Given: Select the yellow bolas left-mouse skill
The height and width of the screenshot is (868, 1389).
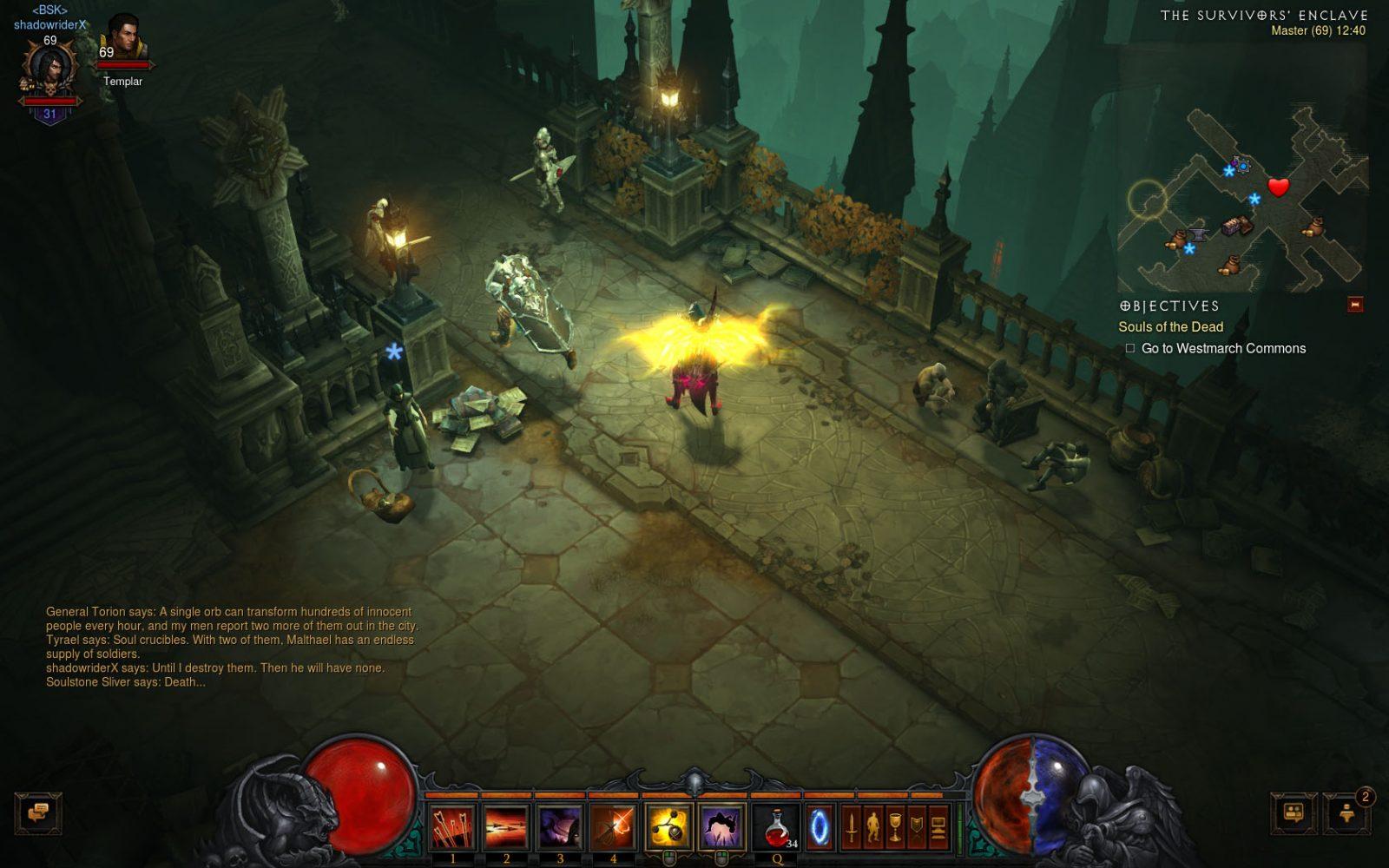Looking at the screenshot, I should [x=668, y=825].
